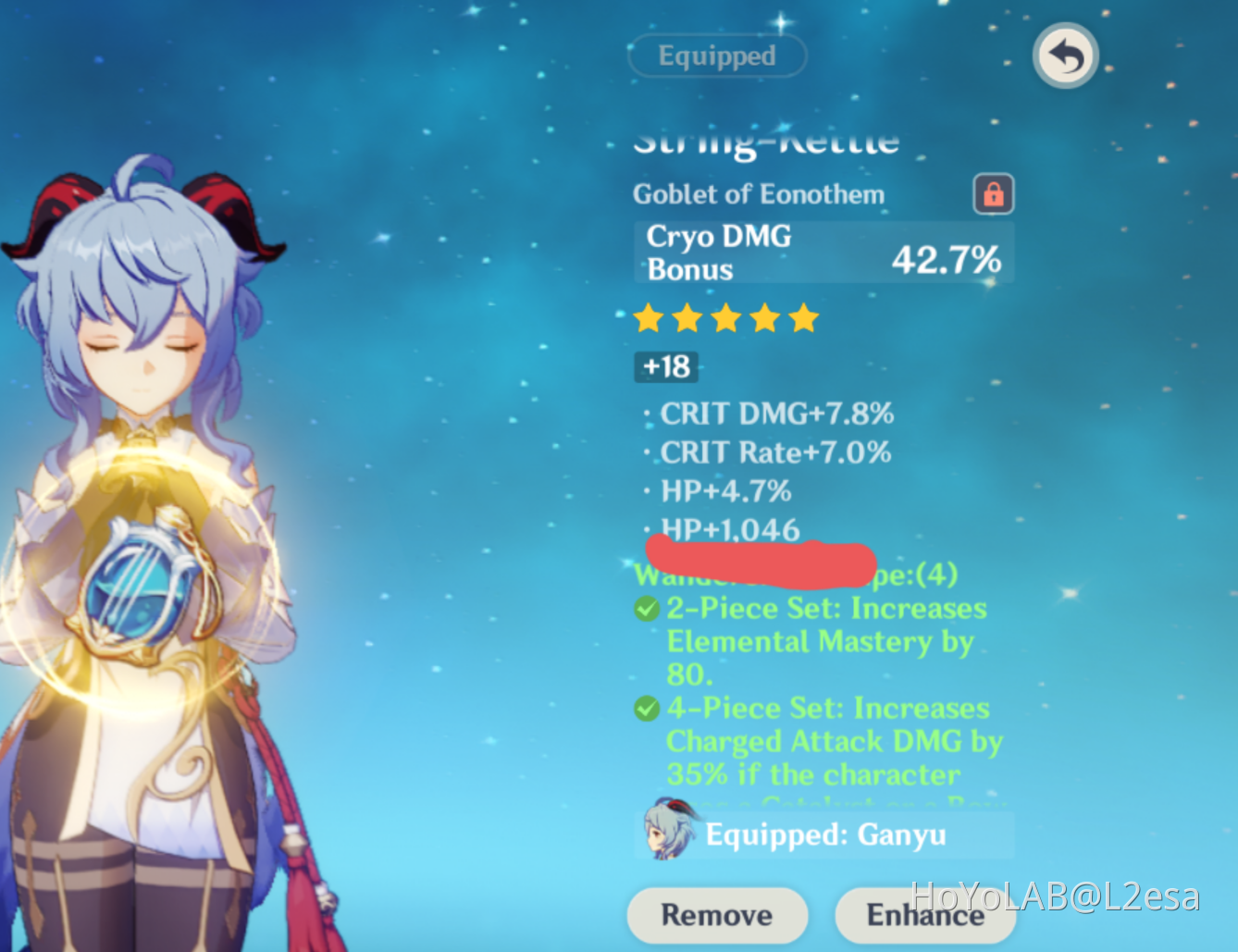Click the CRIT DMG+7.8% substat line
The width and height of the screenshot is (1238, 952).
[776, 414]
